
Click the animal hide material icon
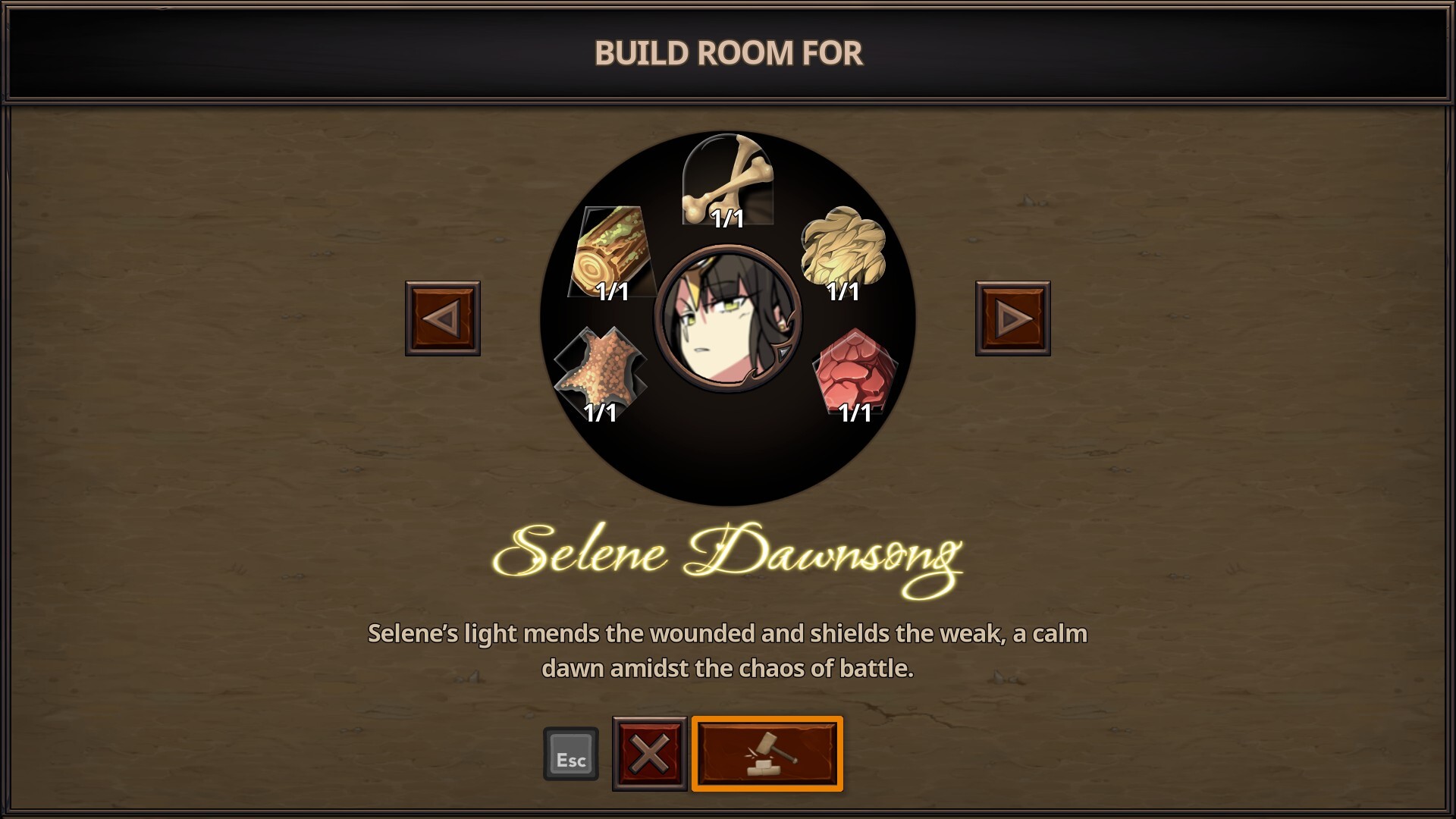(600, 372)
